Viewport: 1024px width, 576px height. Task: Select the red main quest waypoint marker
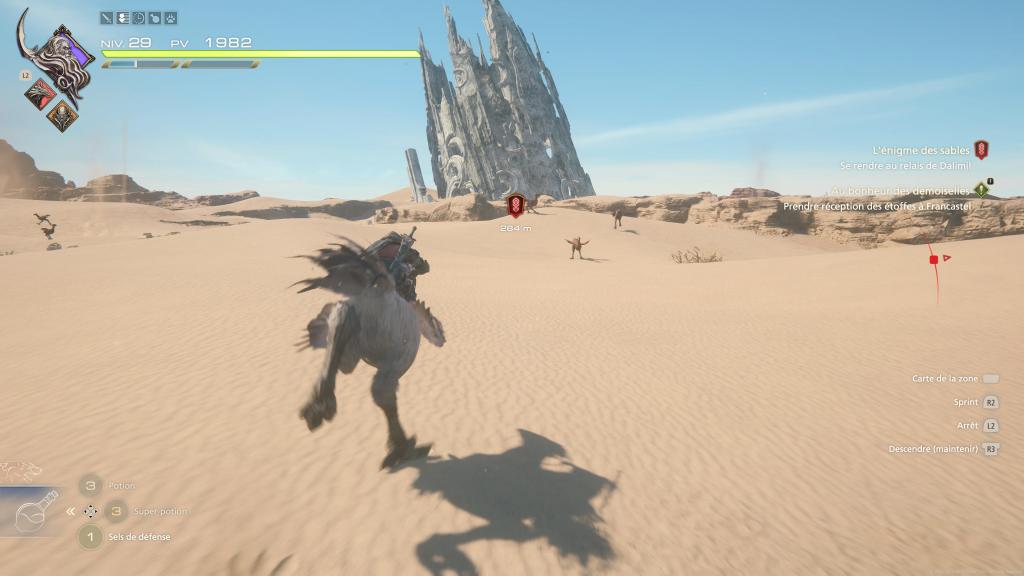click(x=516, y=206)
